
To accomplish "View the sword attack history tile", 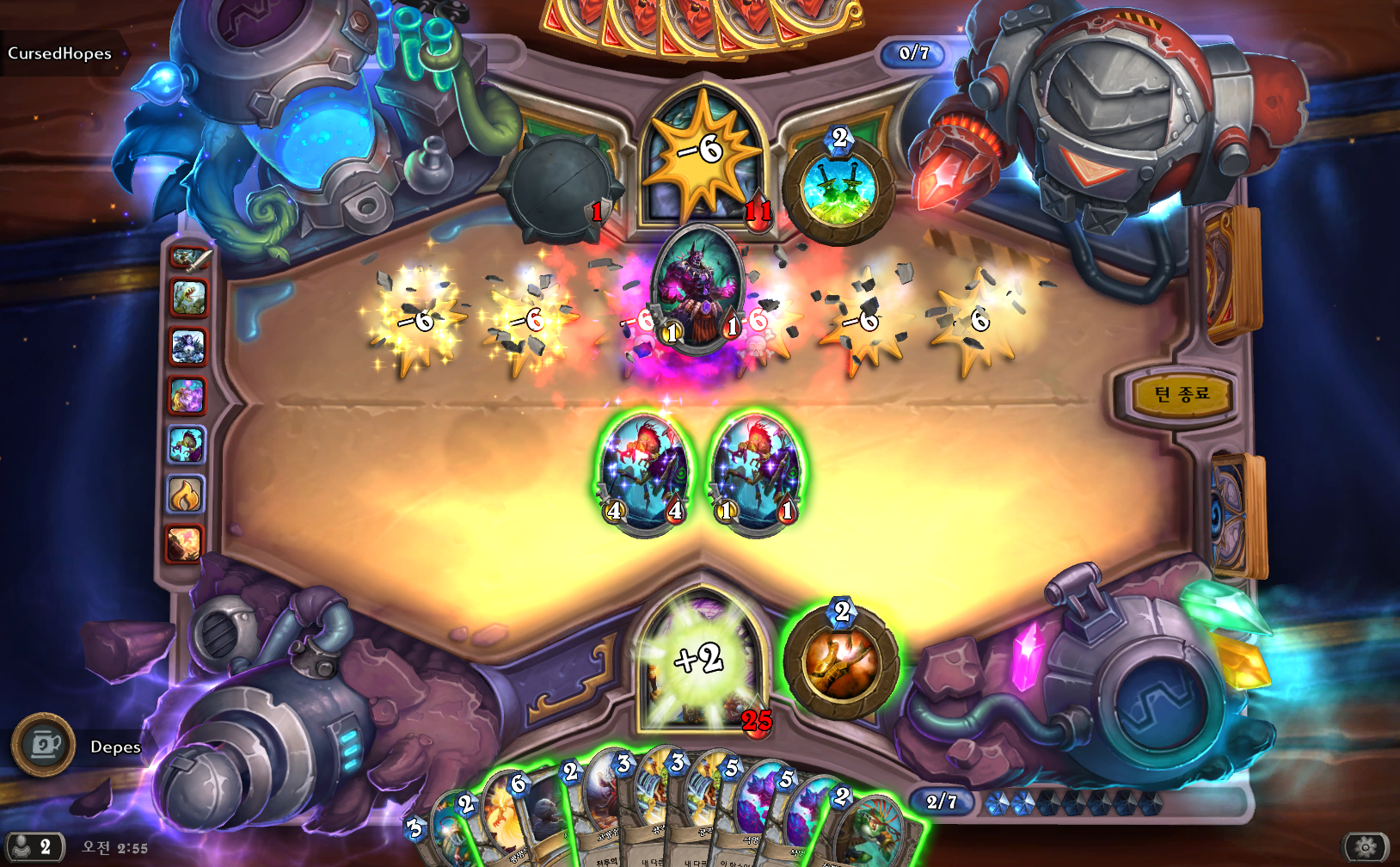I will 189,257.
